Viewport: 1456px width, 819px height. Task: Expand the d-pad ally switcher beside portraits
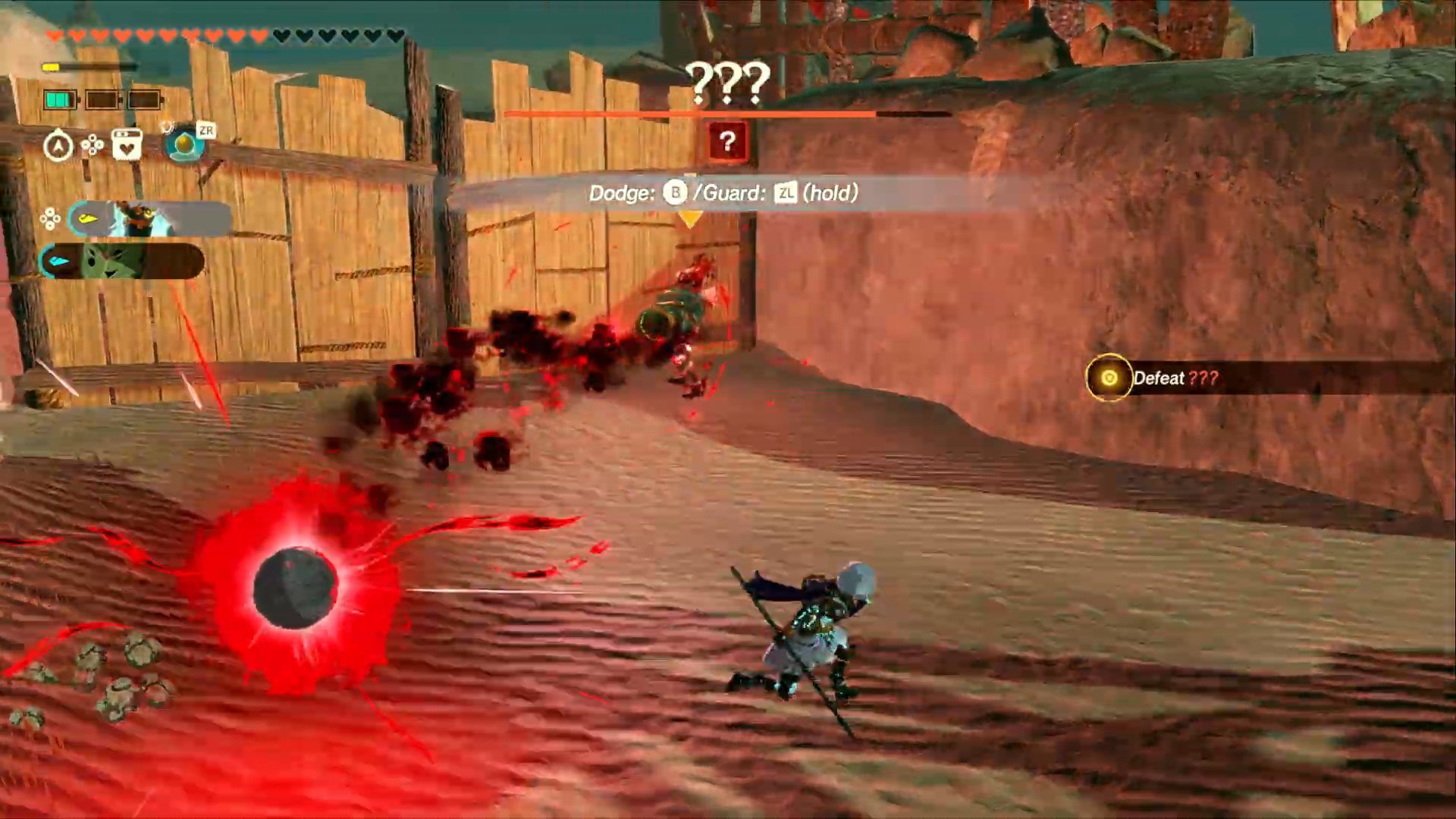(x=50, y=218)
